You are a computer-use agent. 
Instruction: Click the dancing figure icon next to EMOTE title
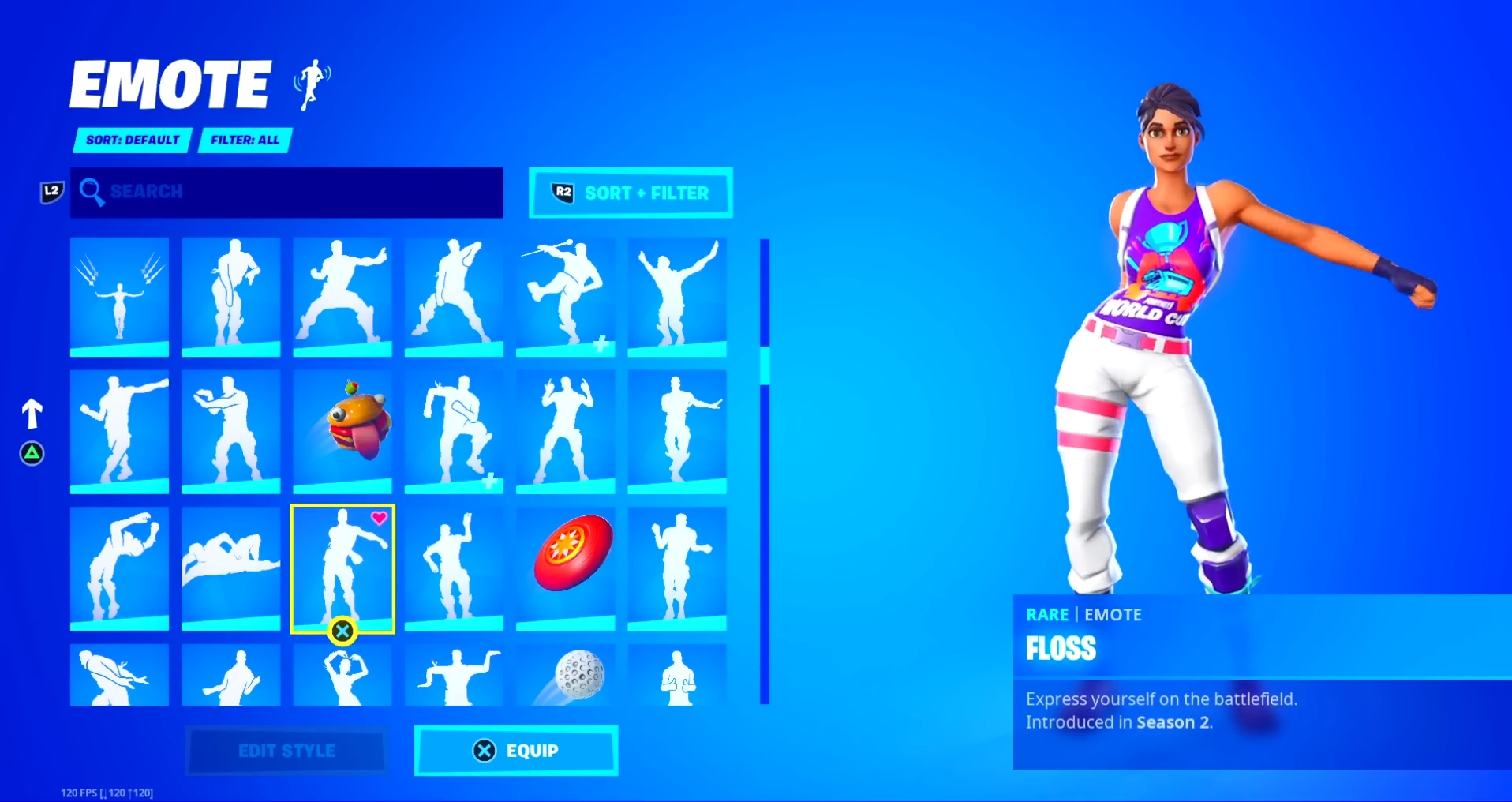(x=311, y=83)
